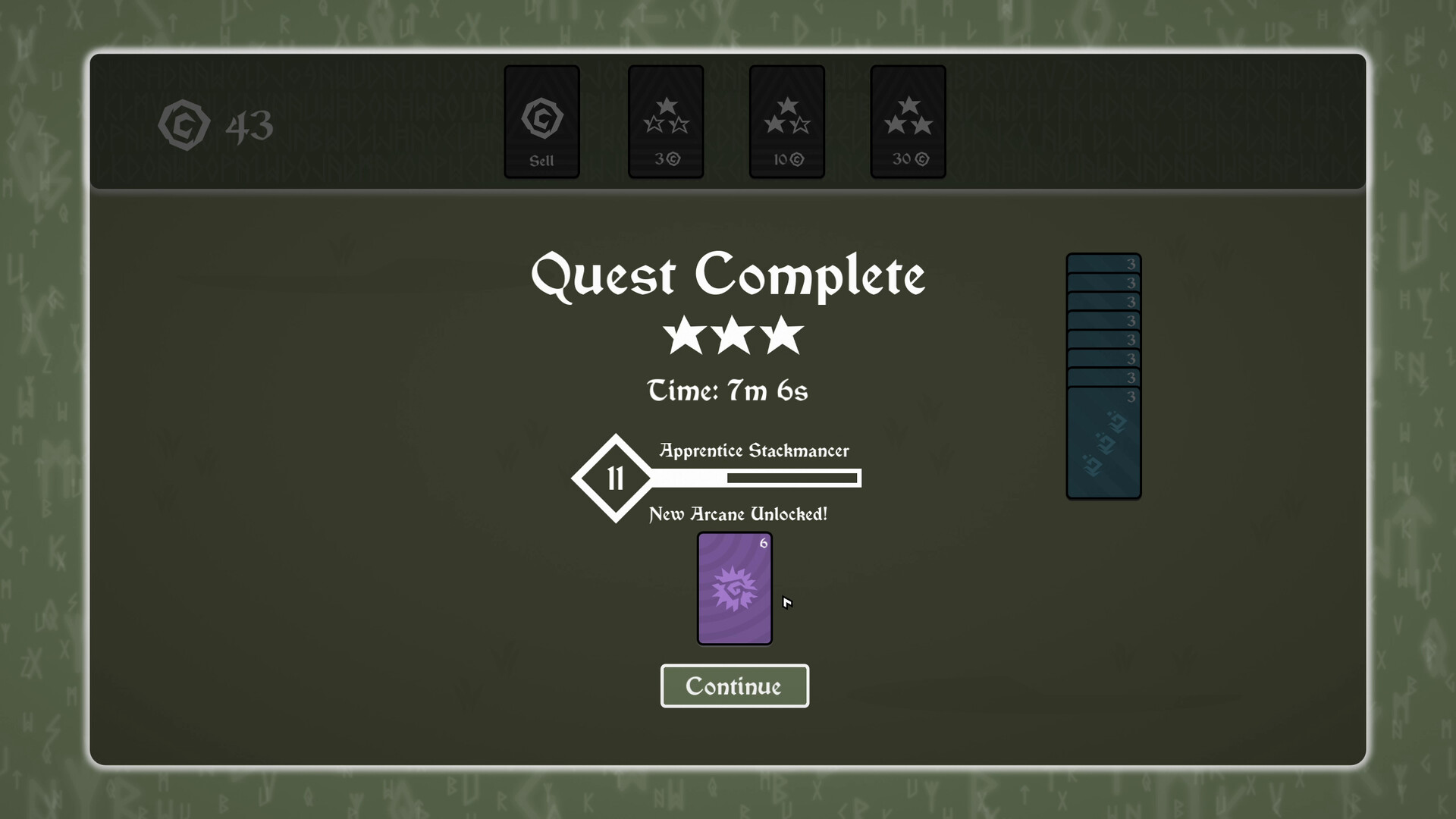Select the Sell card slot icon
Viewport: 1456px width, 819px height.
tap(541, 121)
